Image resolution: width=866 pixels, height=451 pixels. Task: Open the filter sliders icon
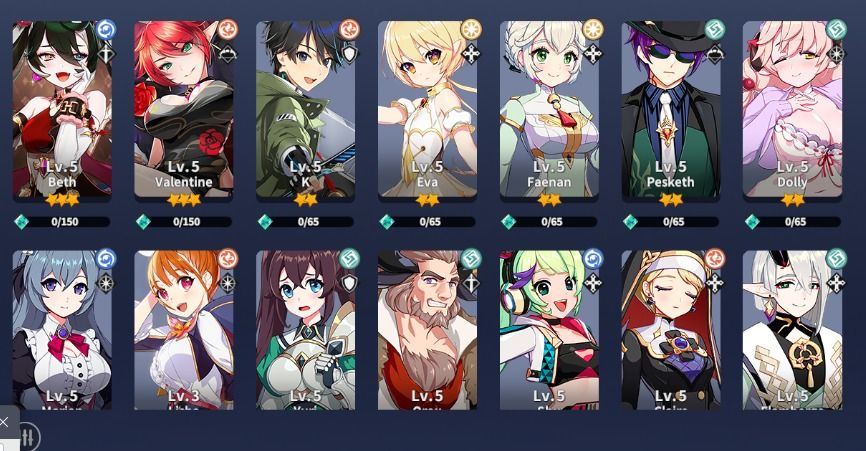pyautogui.click(x=28, y=437)
